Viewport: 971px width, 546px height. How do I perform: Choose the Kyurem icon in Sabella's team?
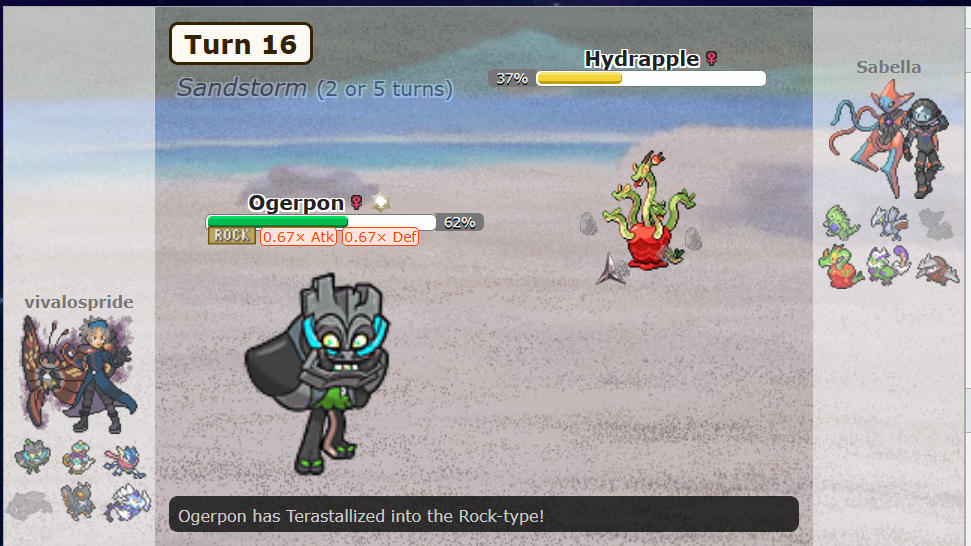[889, 223]
